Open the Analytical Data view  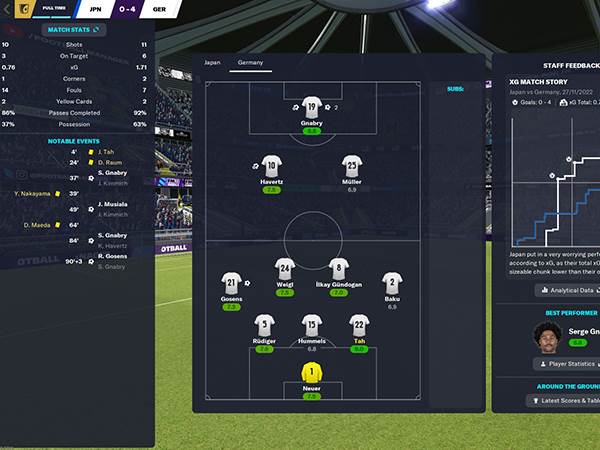click(x=566, y=290)
